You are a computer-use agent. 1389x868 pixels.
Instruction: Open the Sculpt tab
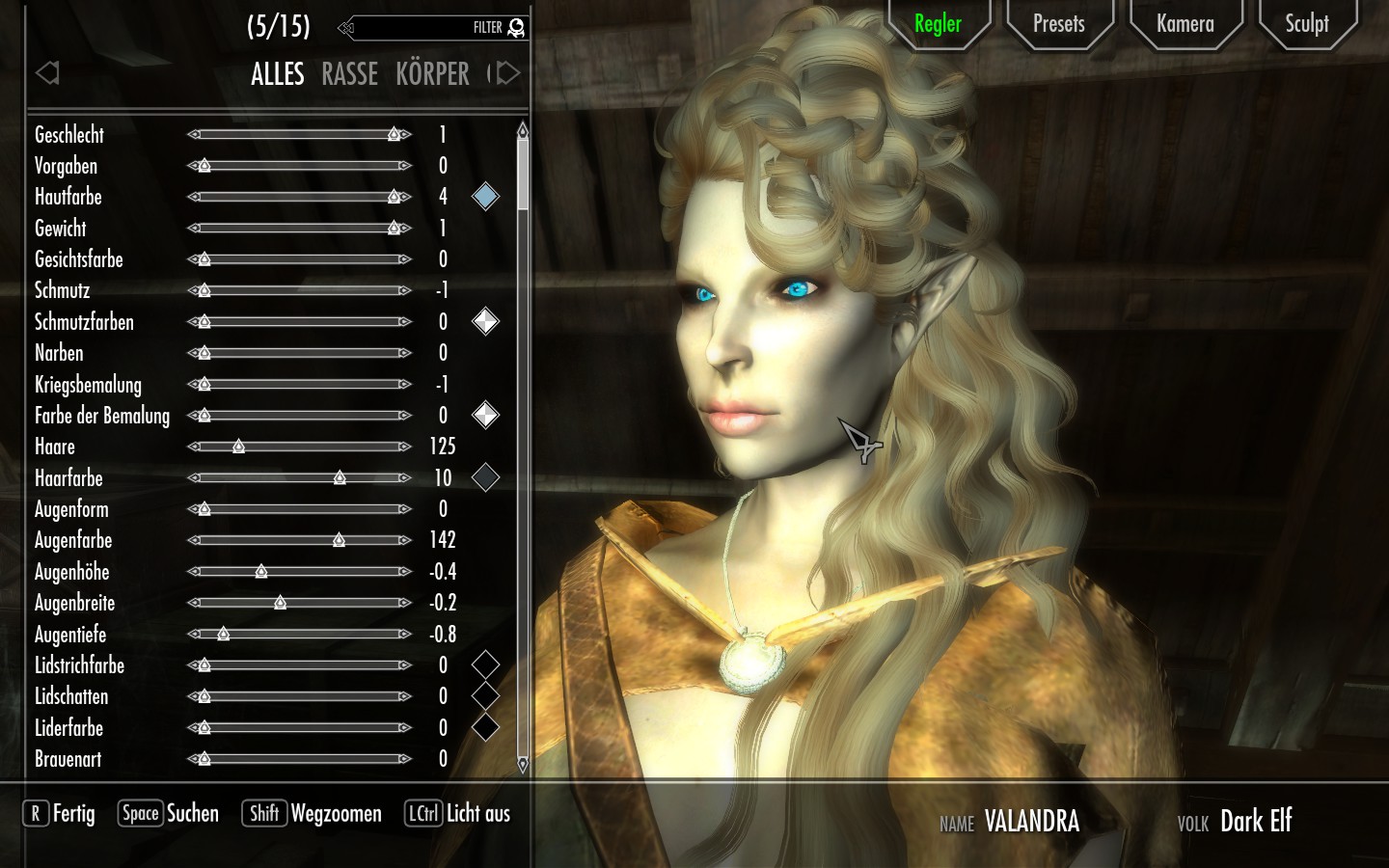pos(1307,24)
